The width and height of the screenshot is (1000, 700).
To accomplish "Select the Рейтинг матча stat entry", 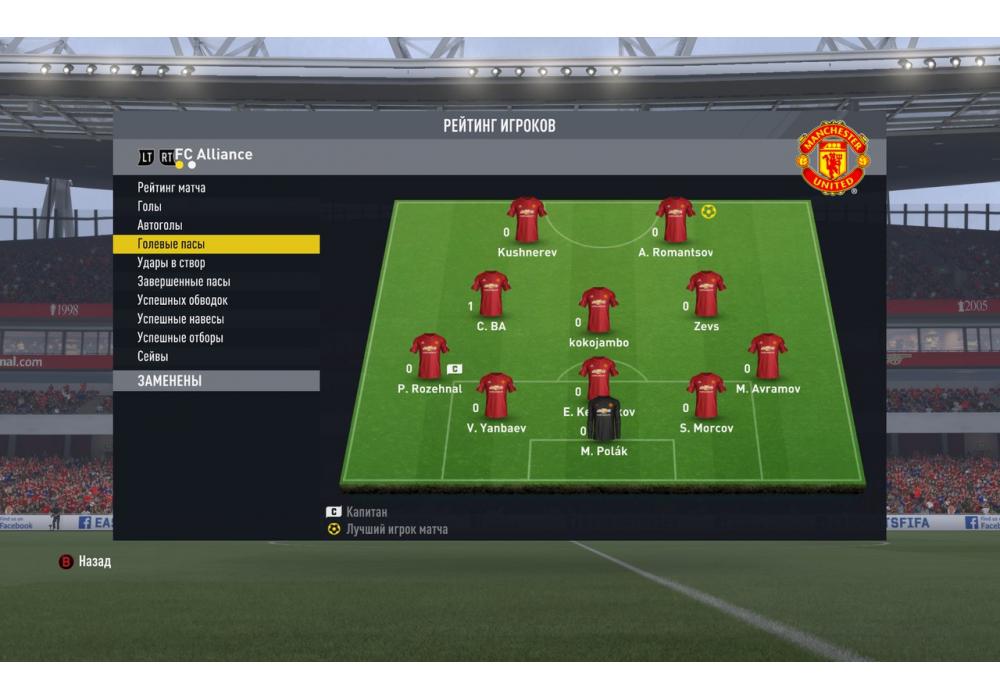I will [172, 188].
